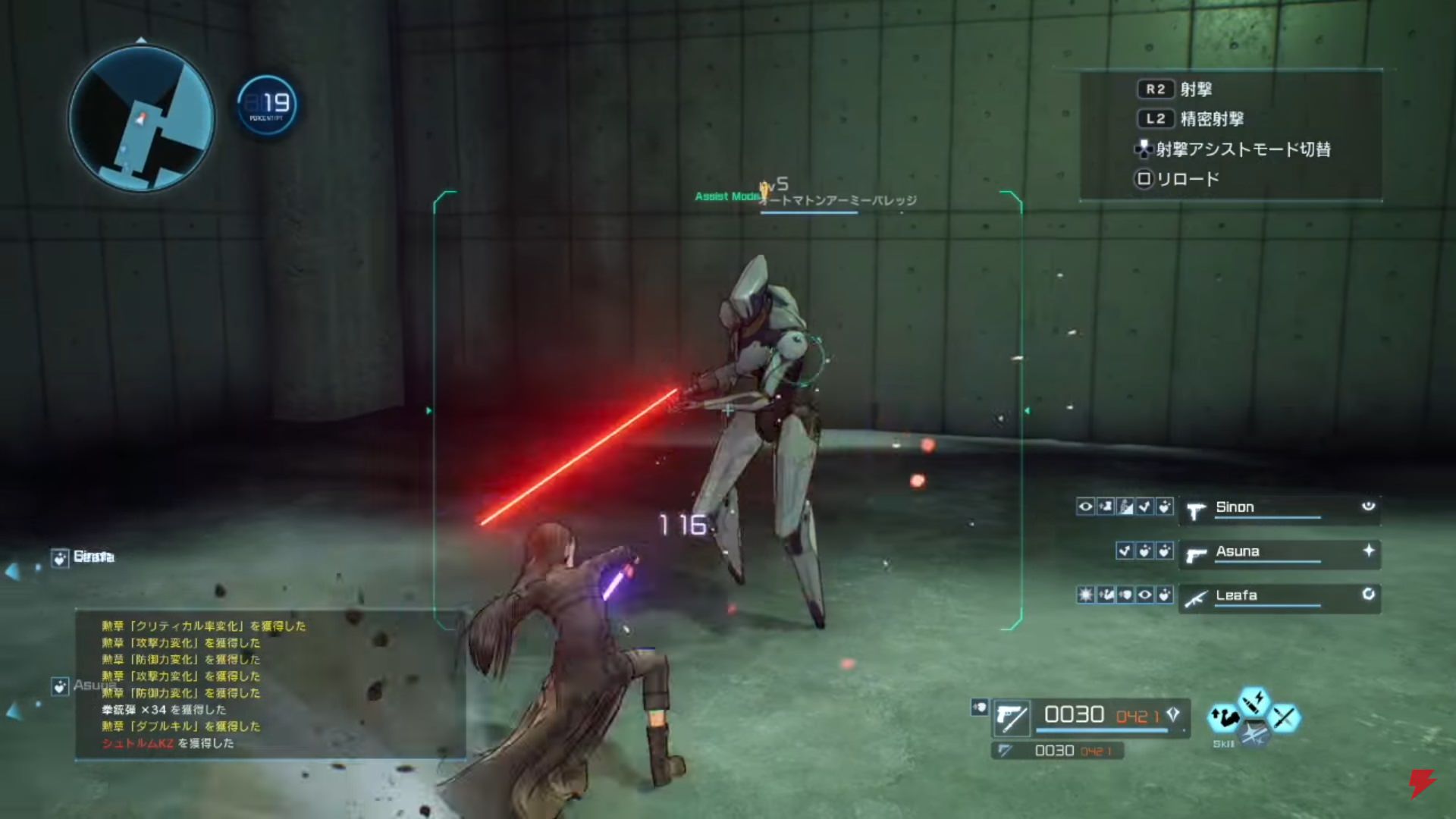The image size is (1456, 819).
Task: Toggle Leafa's star buff indicator
Action: [1085, 596]
